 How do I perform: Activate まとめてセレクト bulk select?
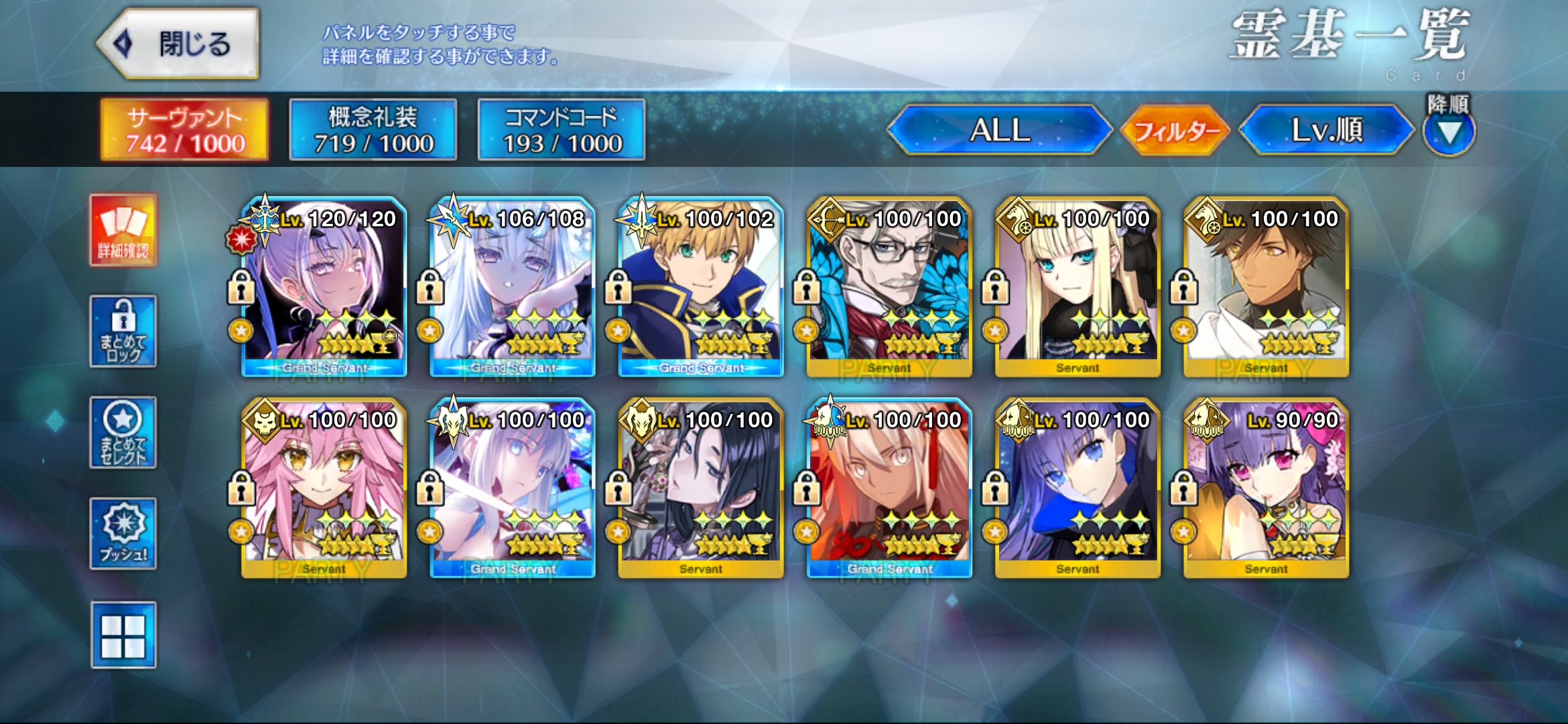[x=123, y=432]
